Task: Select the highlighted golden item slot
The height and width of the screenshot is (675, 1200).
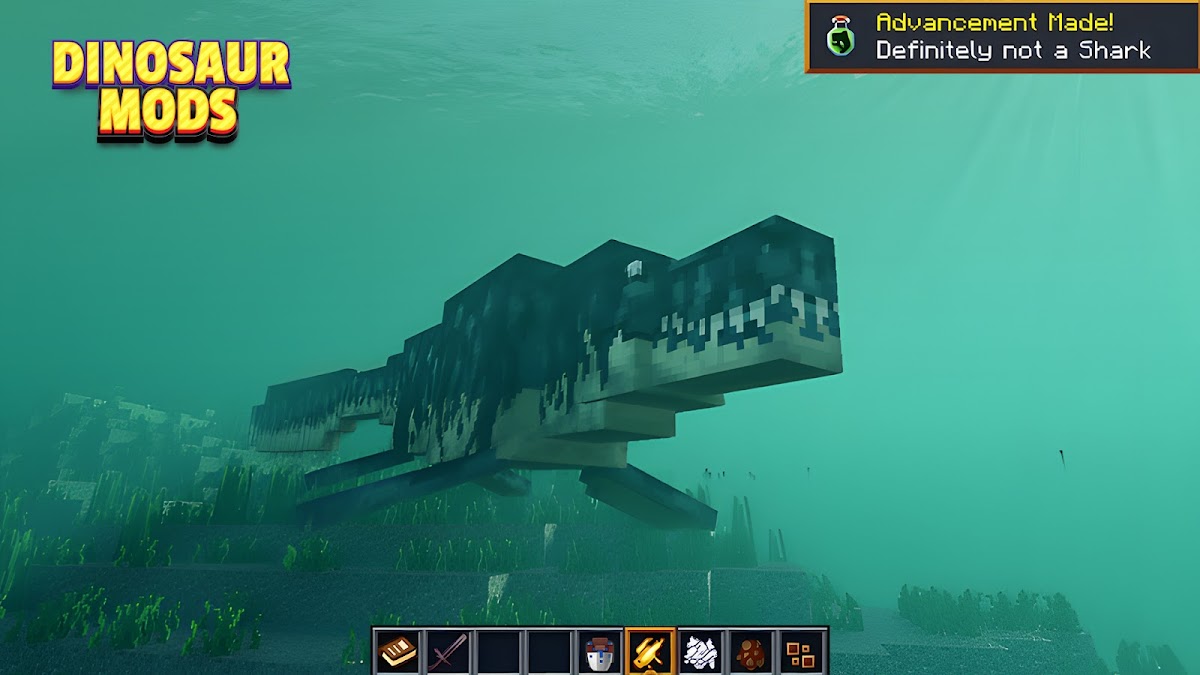Action: (650, 653)
